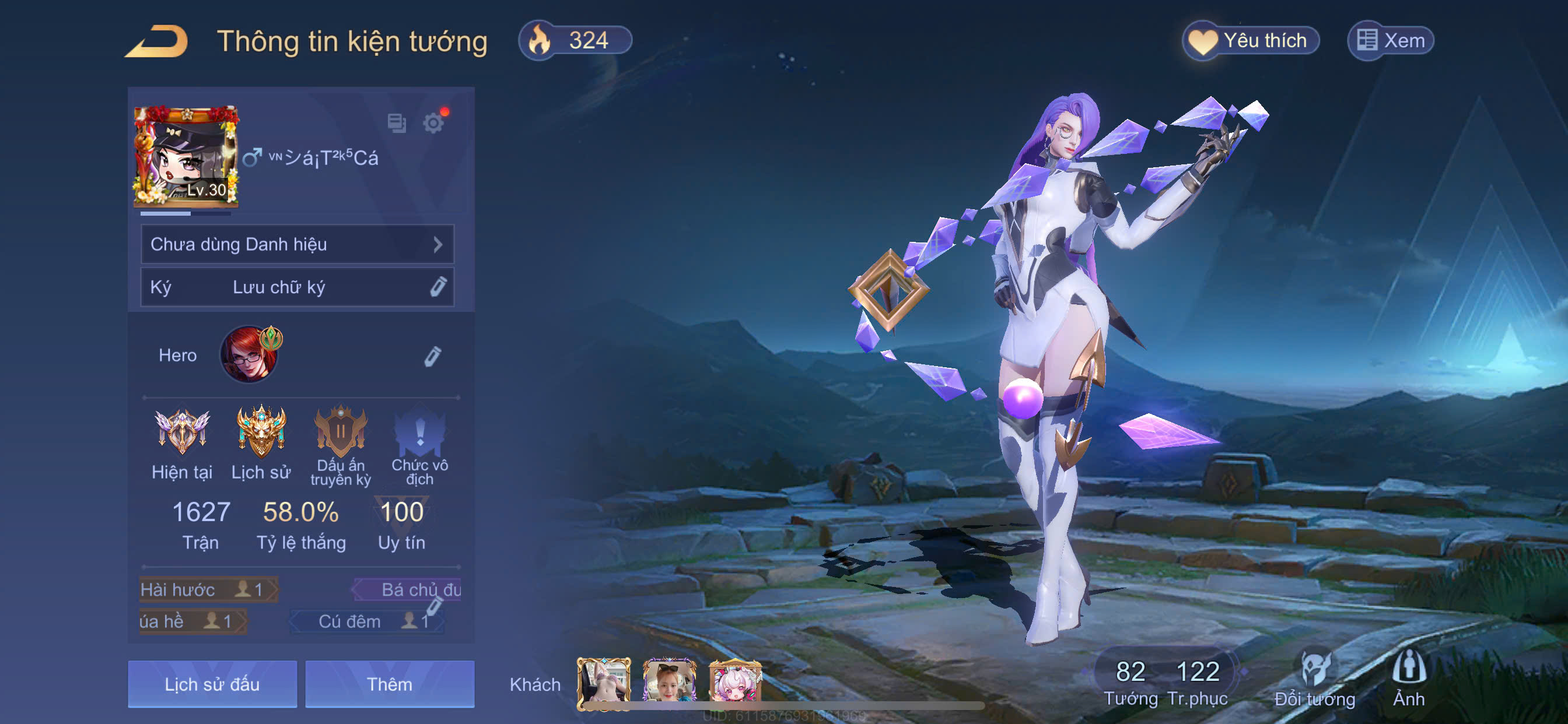Viewport: 1568px width, 724px height.
Task: Tap the Yêu thích heart button
Action: (x=1250, y=41)
